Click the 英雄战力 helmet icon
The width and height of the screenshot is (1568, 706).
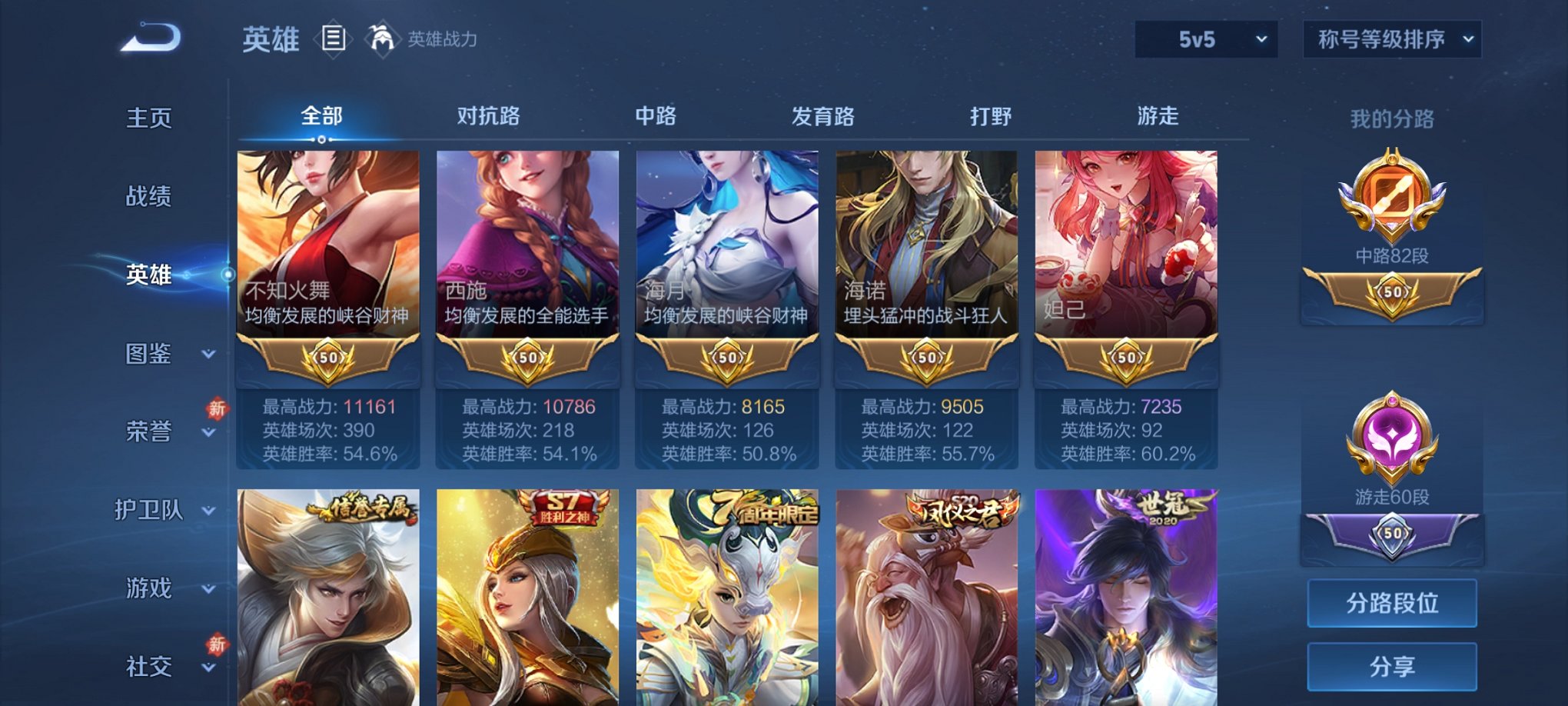tap(382, 37)
